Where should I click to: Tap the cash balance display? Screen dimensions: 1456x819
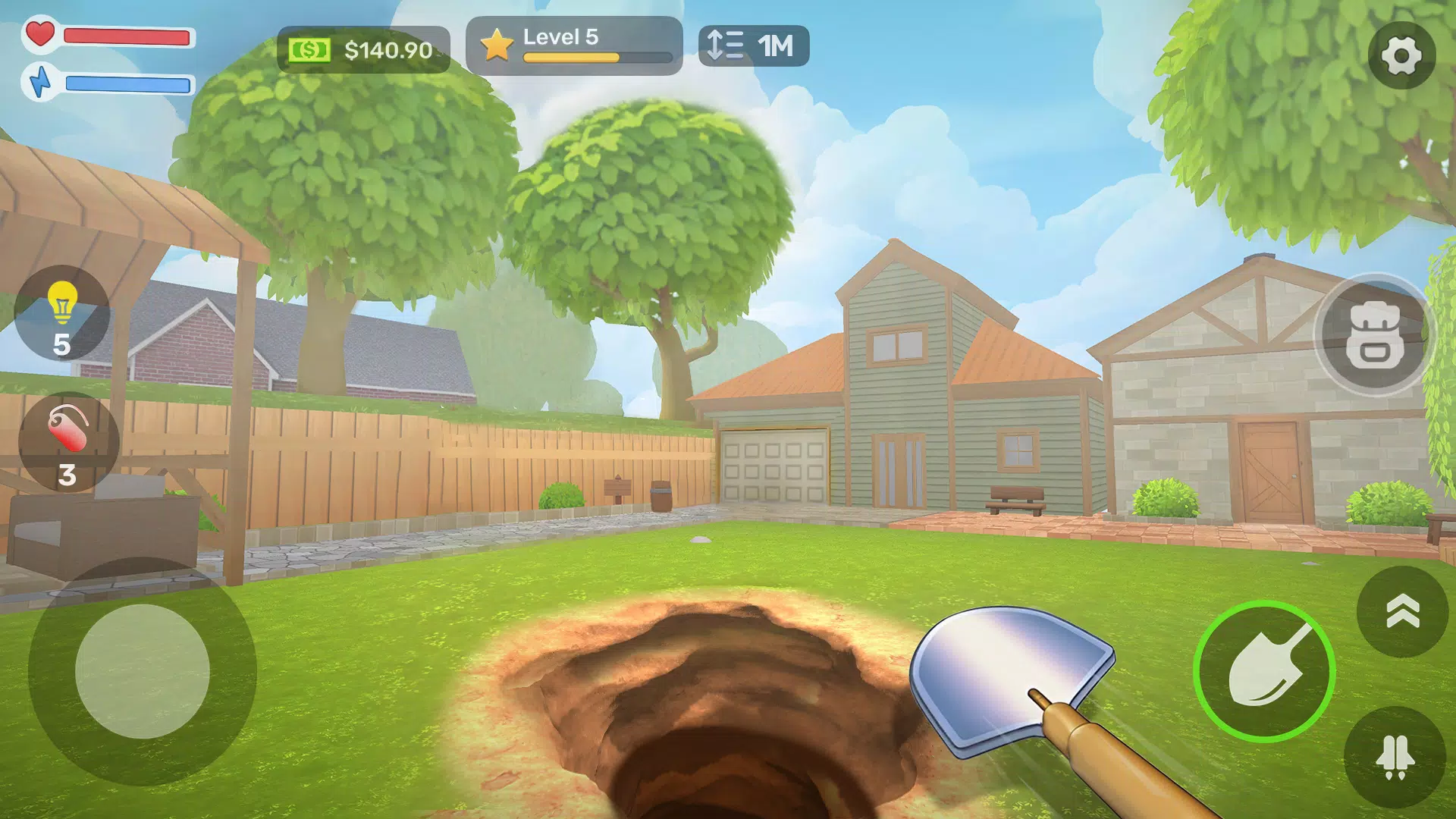point(363,50)
